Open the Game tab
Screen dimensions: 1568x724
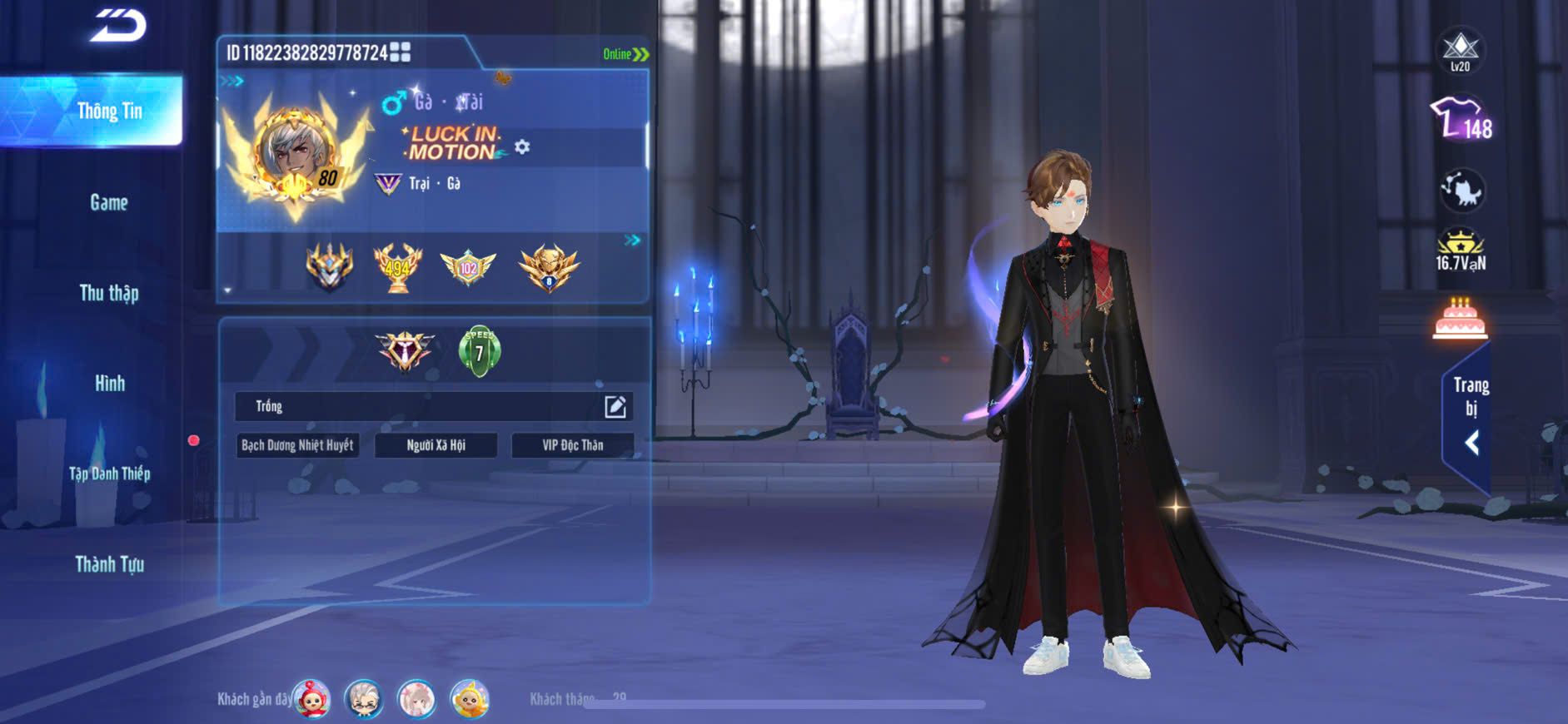click(109, 202)
